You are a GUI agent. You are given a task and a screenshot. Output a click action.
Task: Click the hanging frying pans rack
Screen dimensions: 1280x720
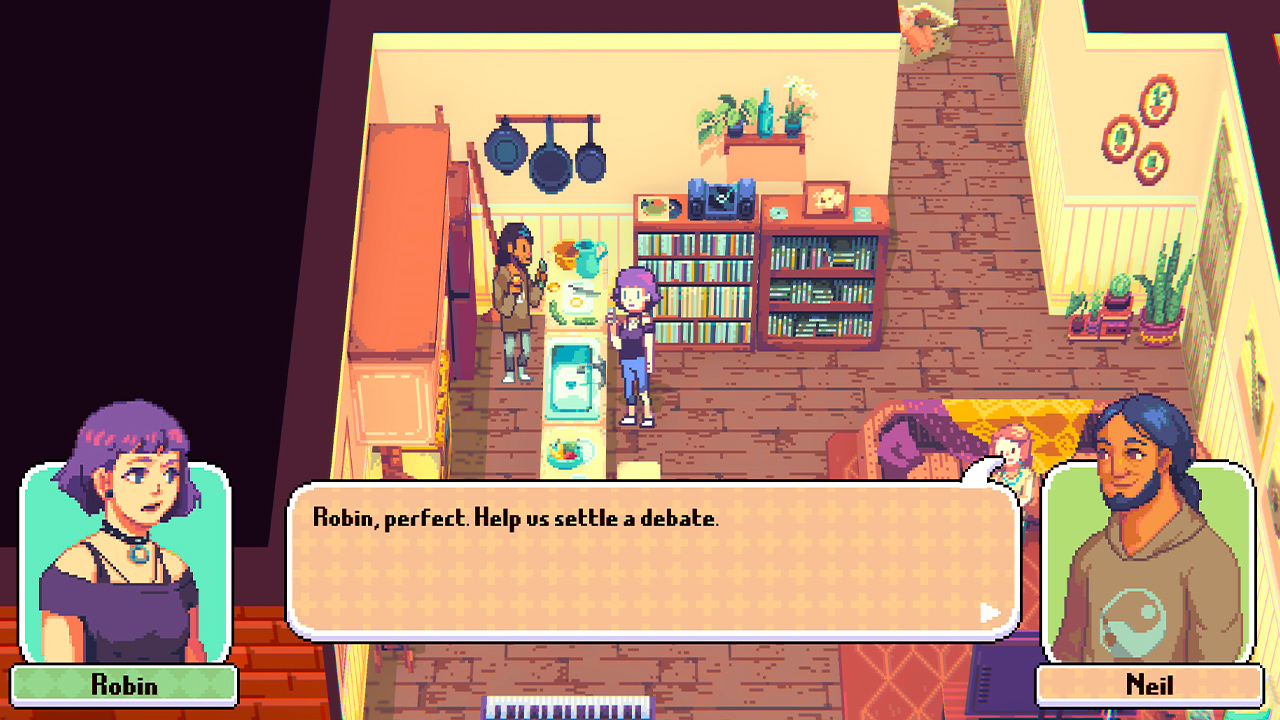coord(545,150)
